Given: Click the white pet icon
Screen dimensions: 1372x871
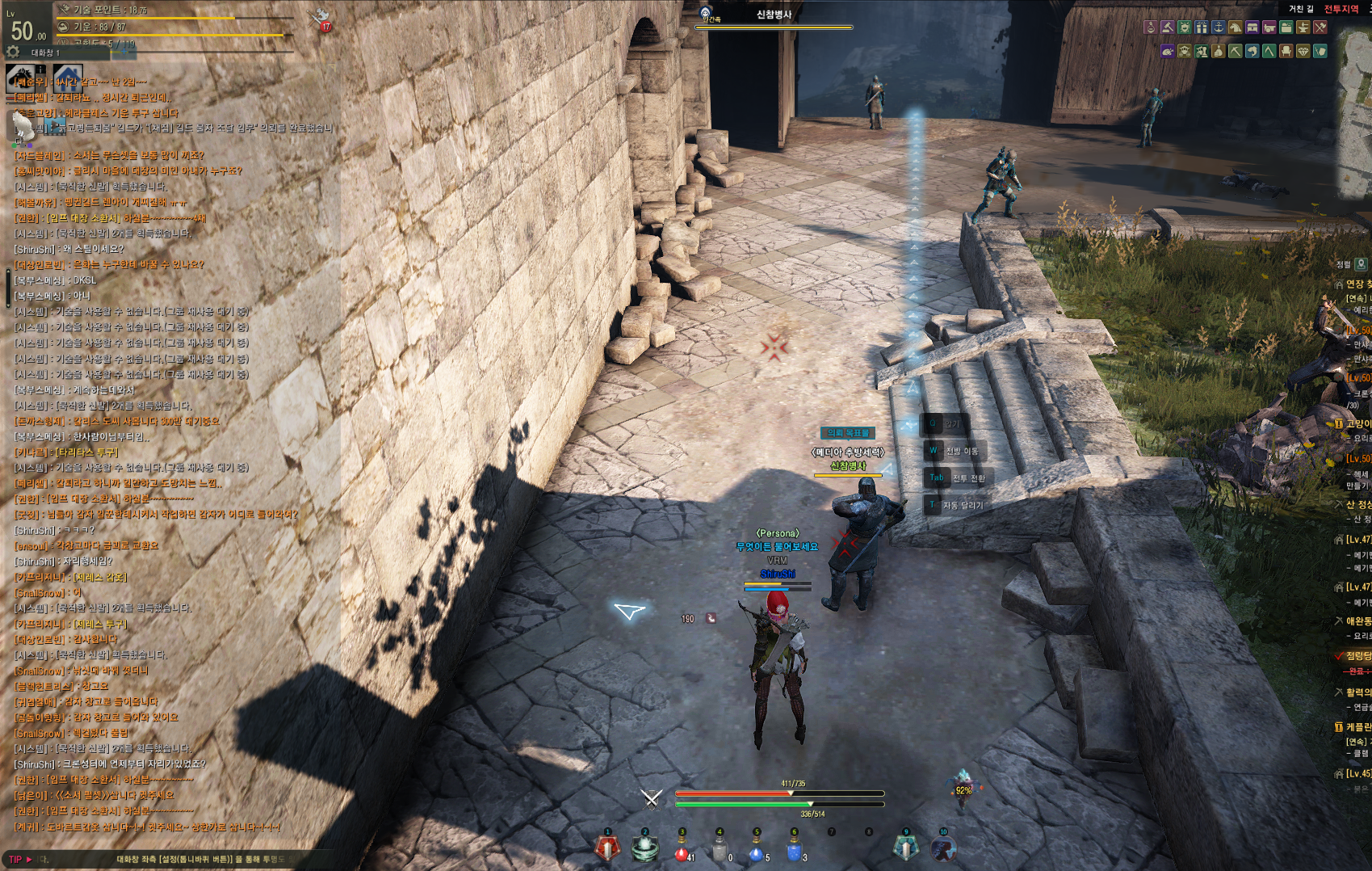Looking at the screenshot, I should pos(22,125).
